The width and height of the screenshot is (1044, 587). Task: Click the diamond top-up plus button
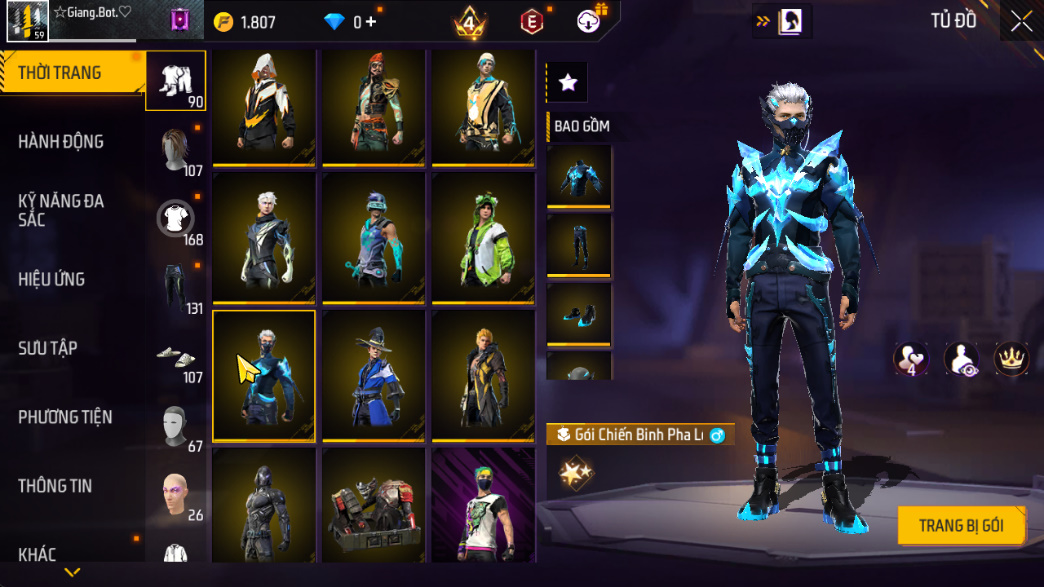point(371,22)
